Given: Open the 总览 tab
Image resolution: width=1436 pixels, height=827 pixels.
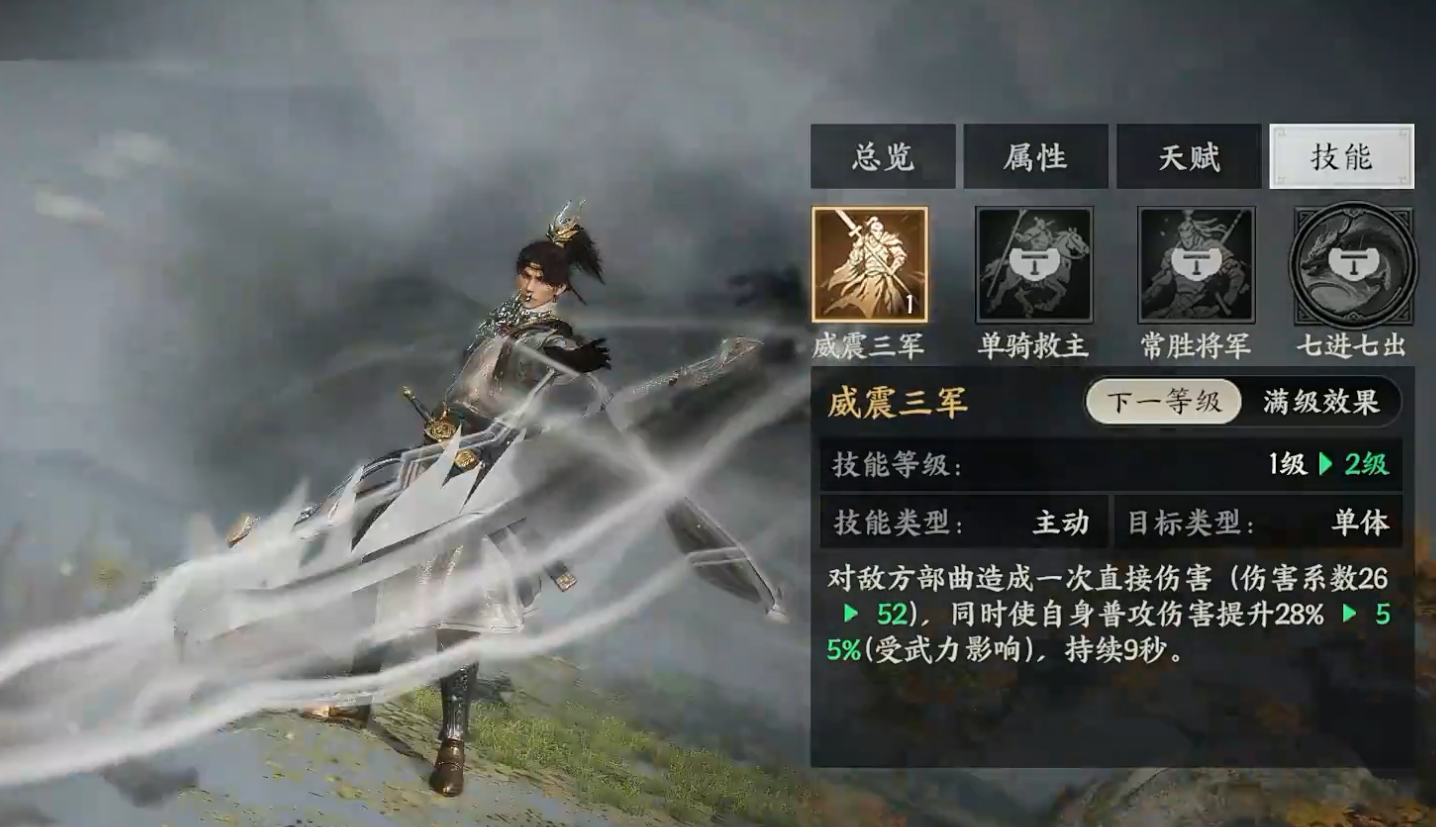Looking at the screenshot, I should (x=883, y=157).
